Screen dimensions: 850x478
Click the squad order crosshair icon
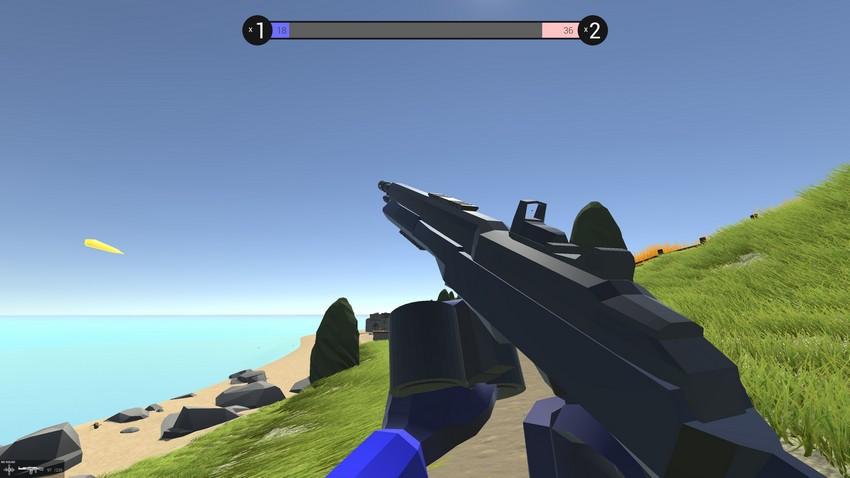(x=9, y=468)
